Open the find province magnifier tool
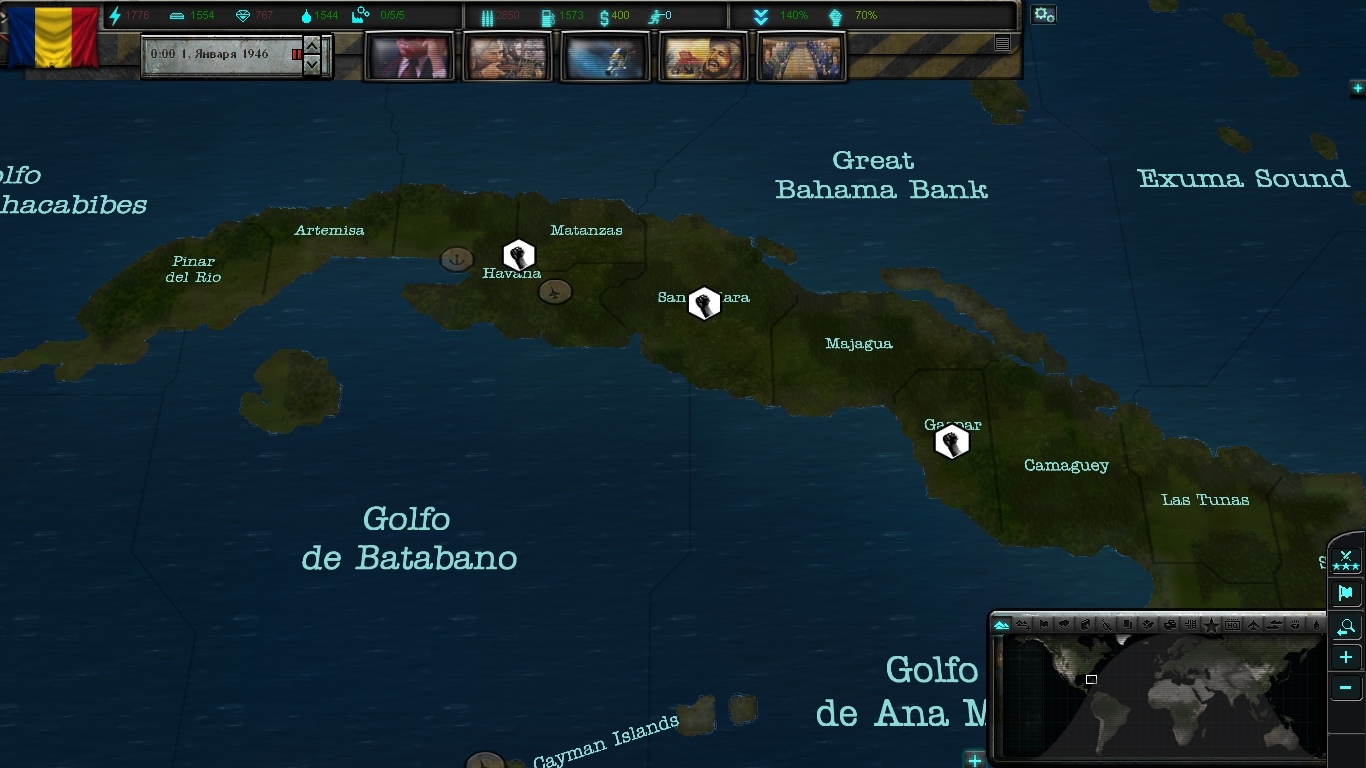The width and height of the screenshot is (1366, 768). click(x=1345, y=627)
